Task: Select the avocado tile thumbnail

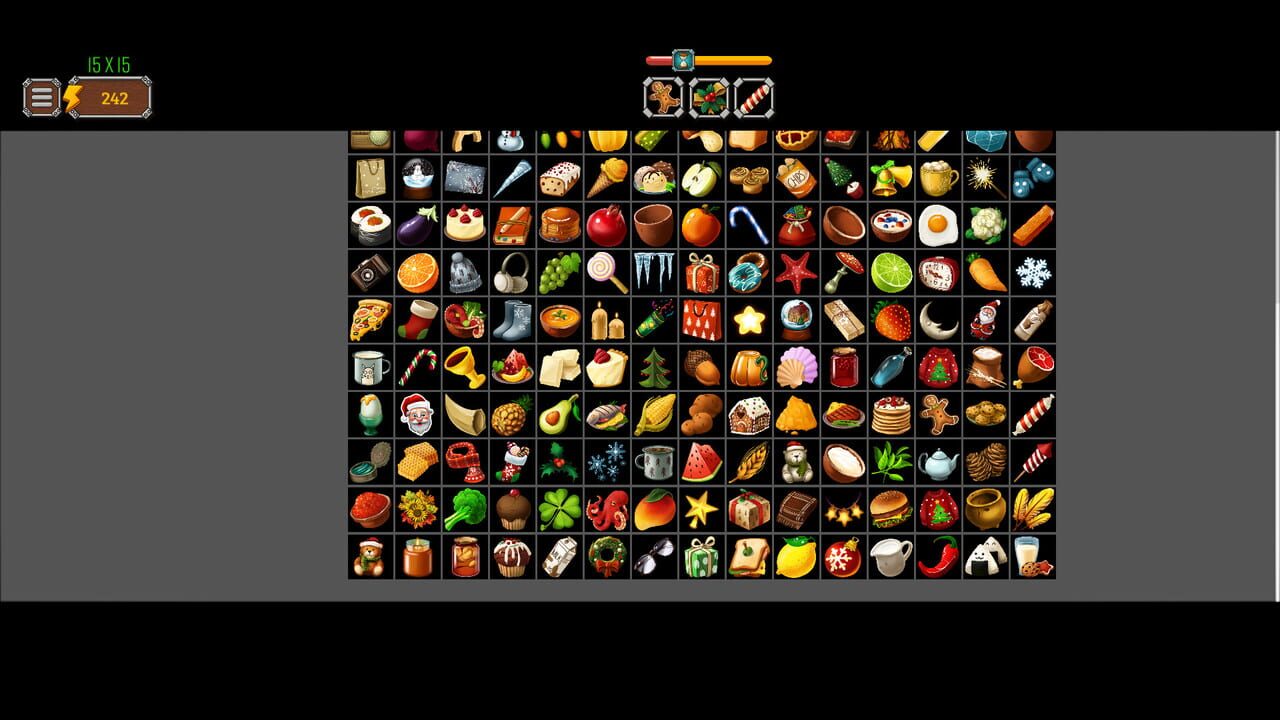Action: pos(558,415)
